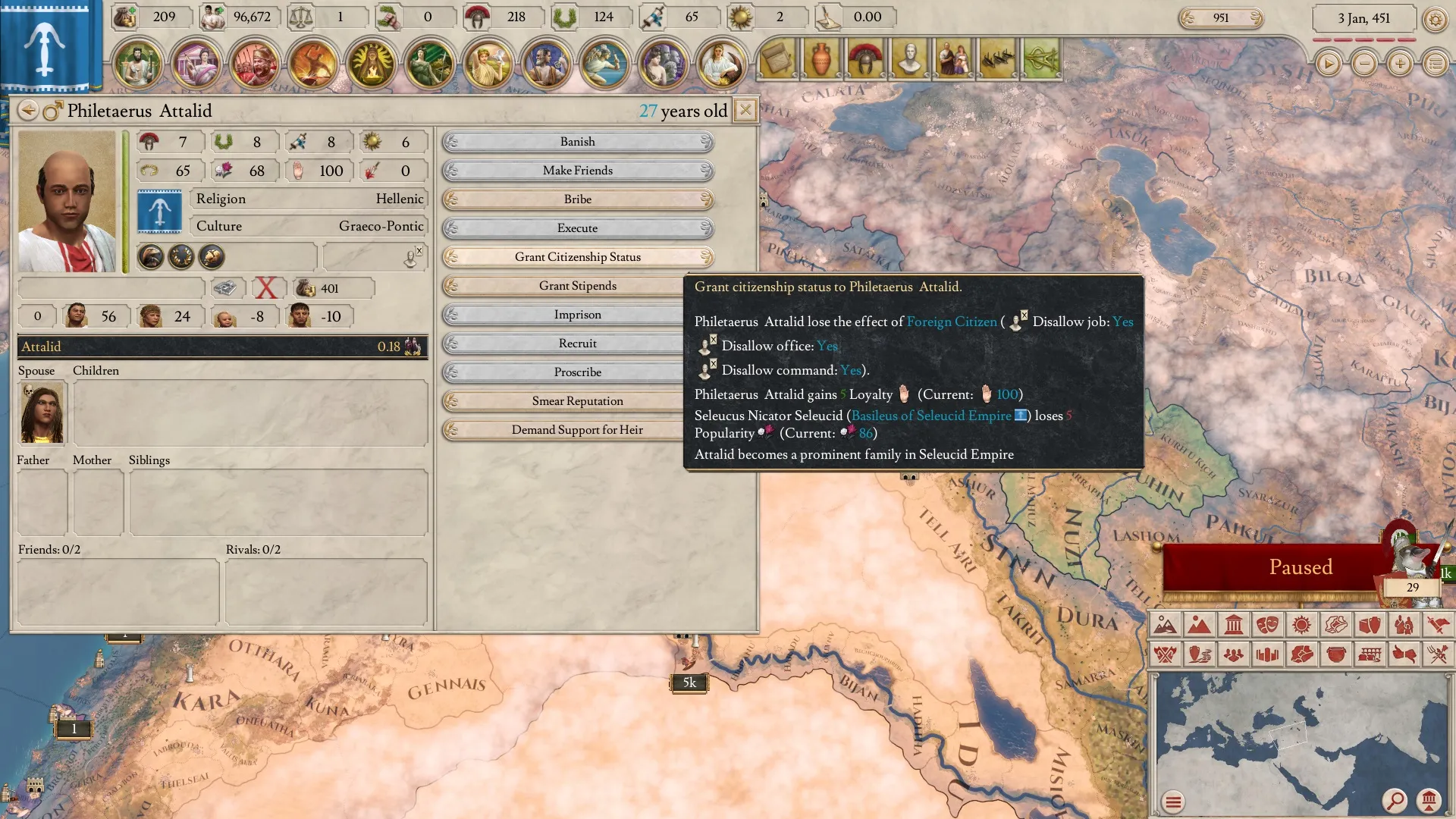This screenshot has height=819, width=1456.
Task: Go back with the arrow button
Action: coord(28,111)
